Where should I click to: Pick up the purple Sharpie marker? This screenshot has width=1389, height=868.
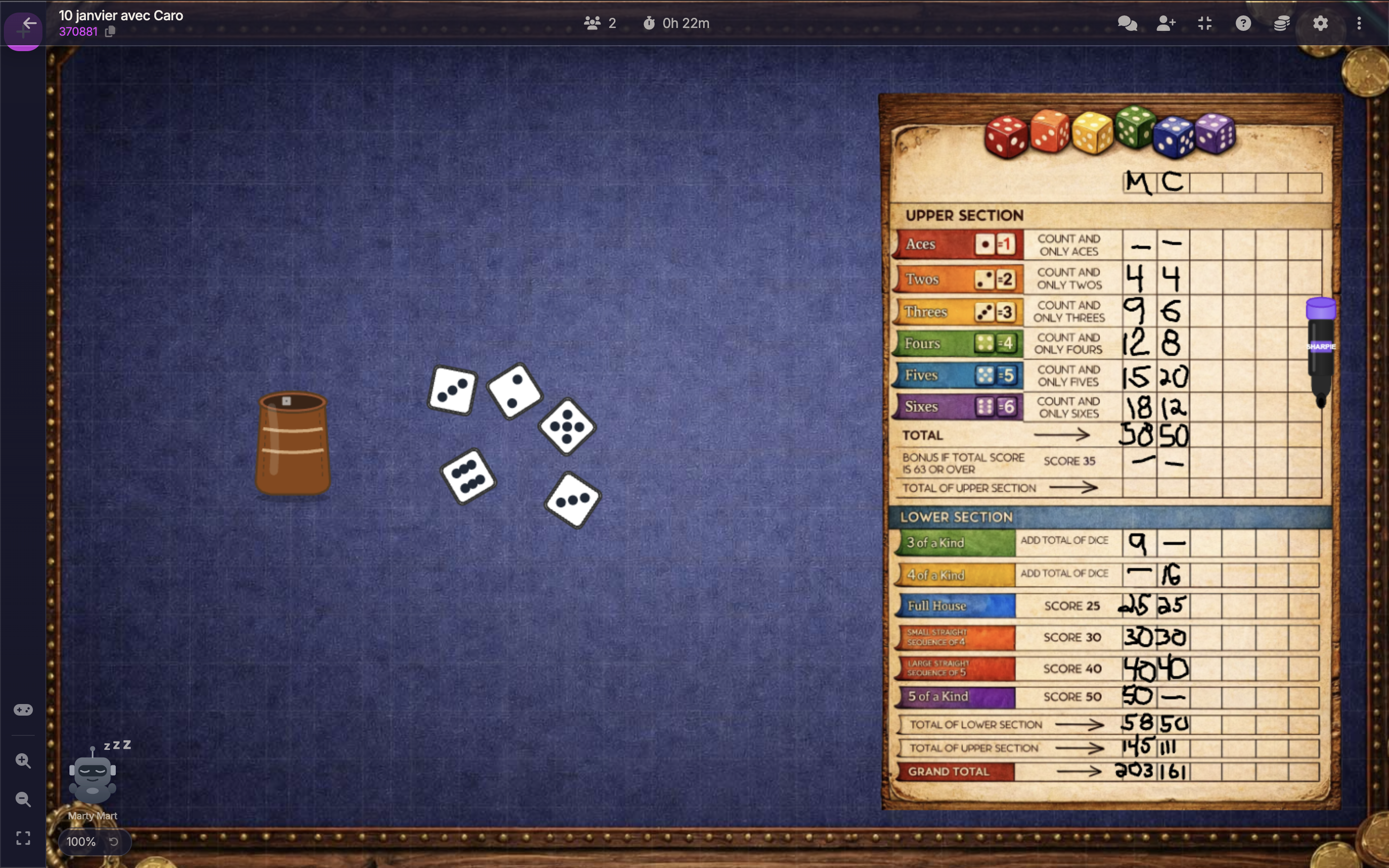click(1321, 350)
